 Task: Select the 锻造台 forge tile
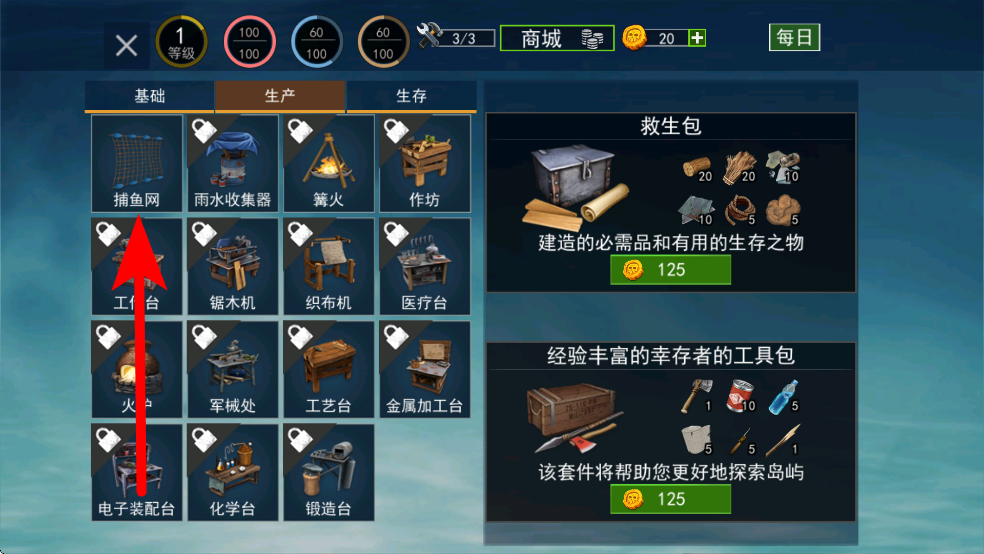pyautogui.click(x=328, y=472)
